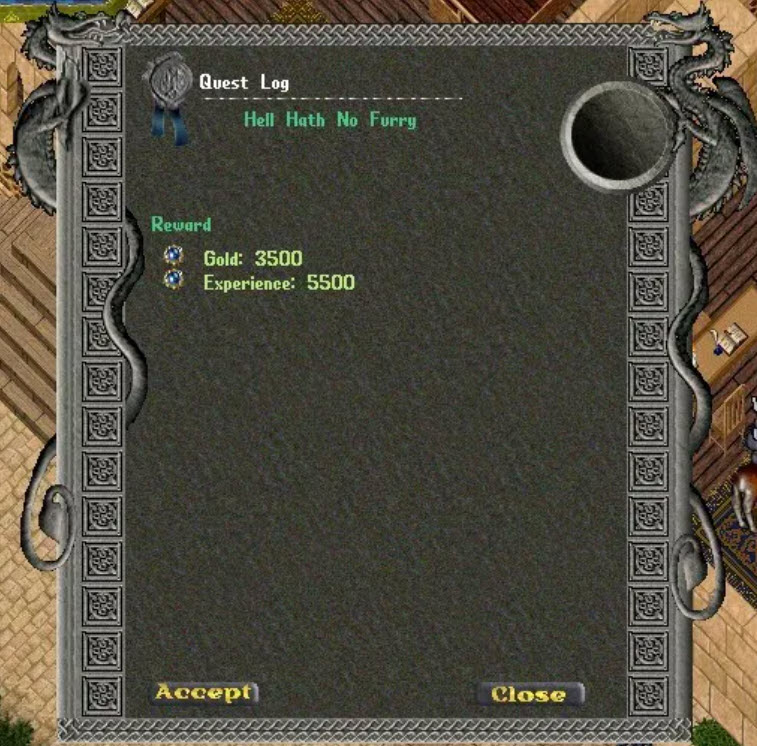This screenshot has width=757, height=746.
Task: Accept the Hell Hath No Furry quest
Action: [204, 692]
